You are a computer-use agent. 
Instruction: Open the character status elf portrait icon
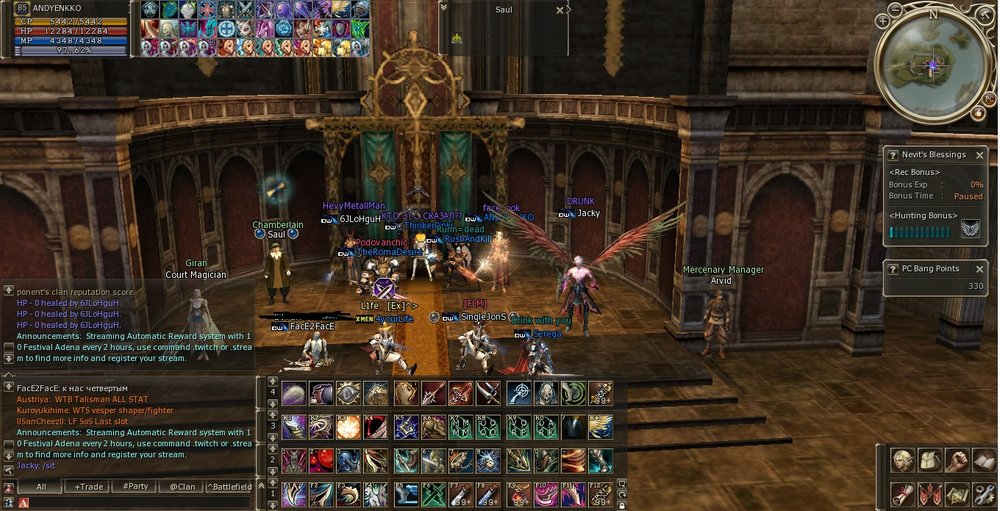(x=904, y=461)
